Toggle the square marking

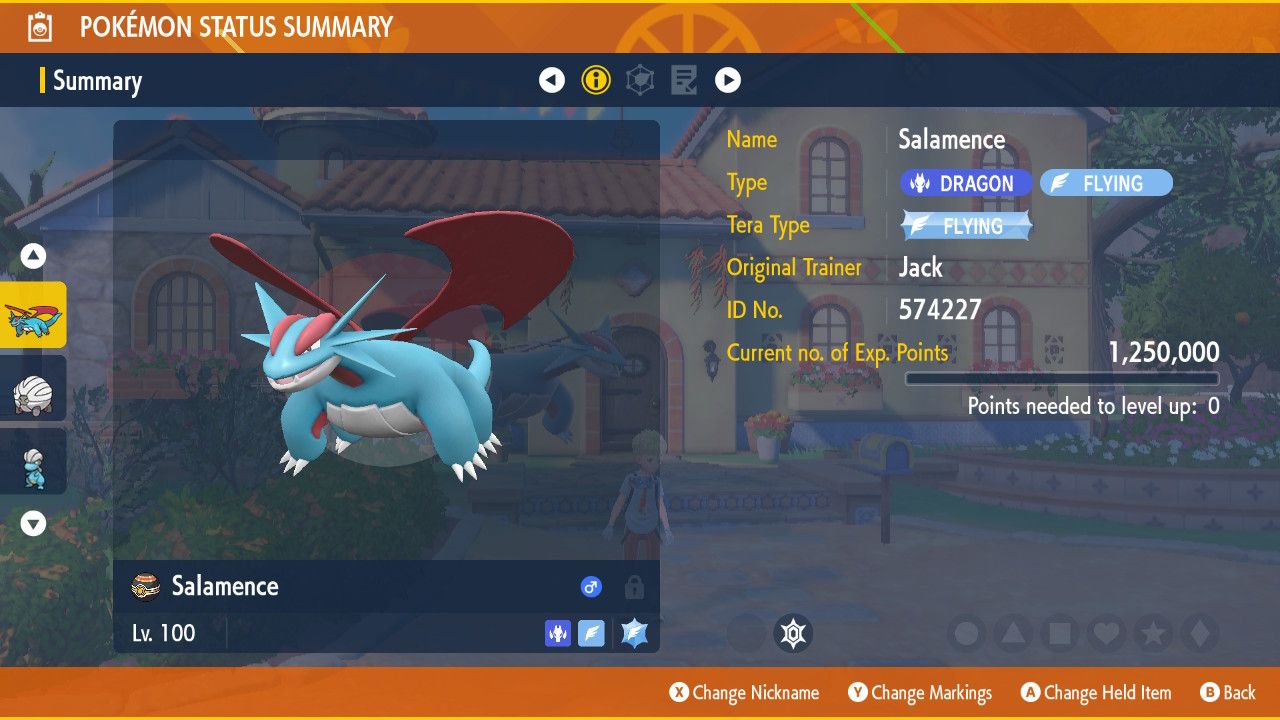[1059, 633]
